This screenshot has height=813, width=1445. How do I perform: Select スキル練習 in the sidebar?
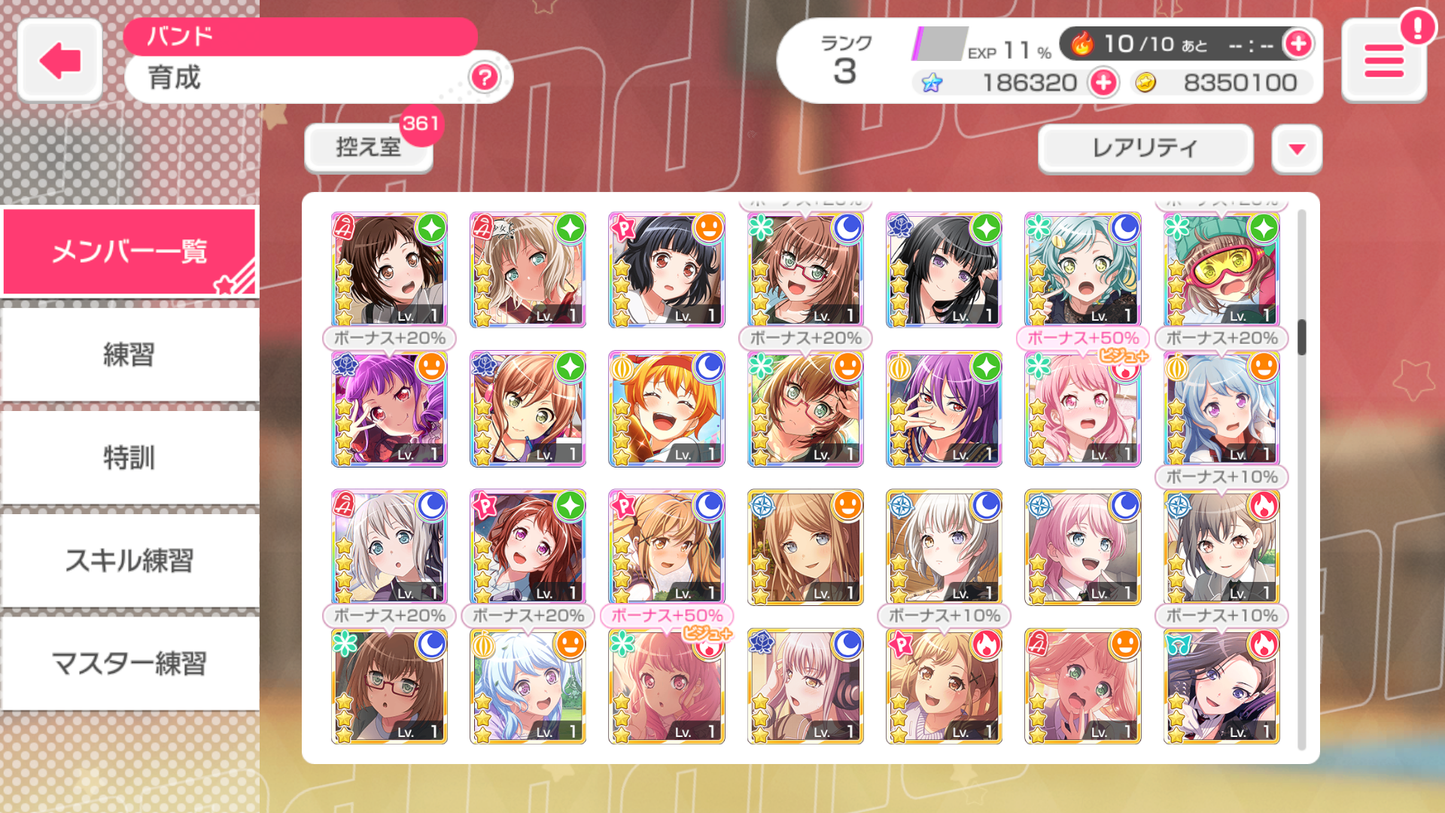pyautogui.click(x=129, y=560)
